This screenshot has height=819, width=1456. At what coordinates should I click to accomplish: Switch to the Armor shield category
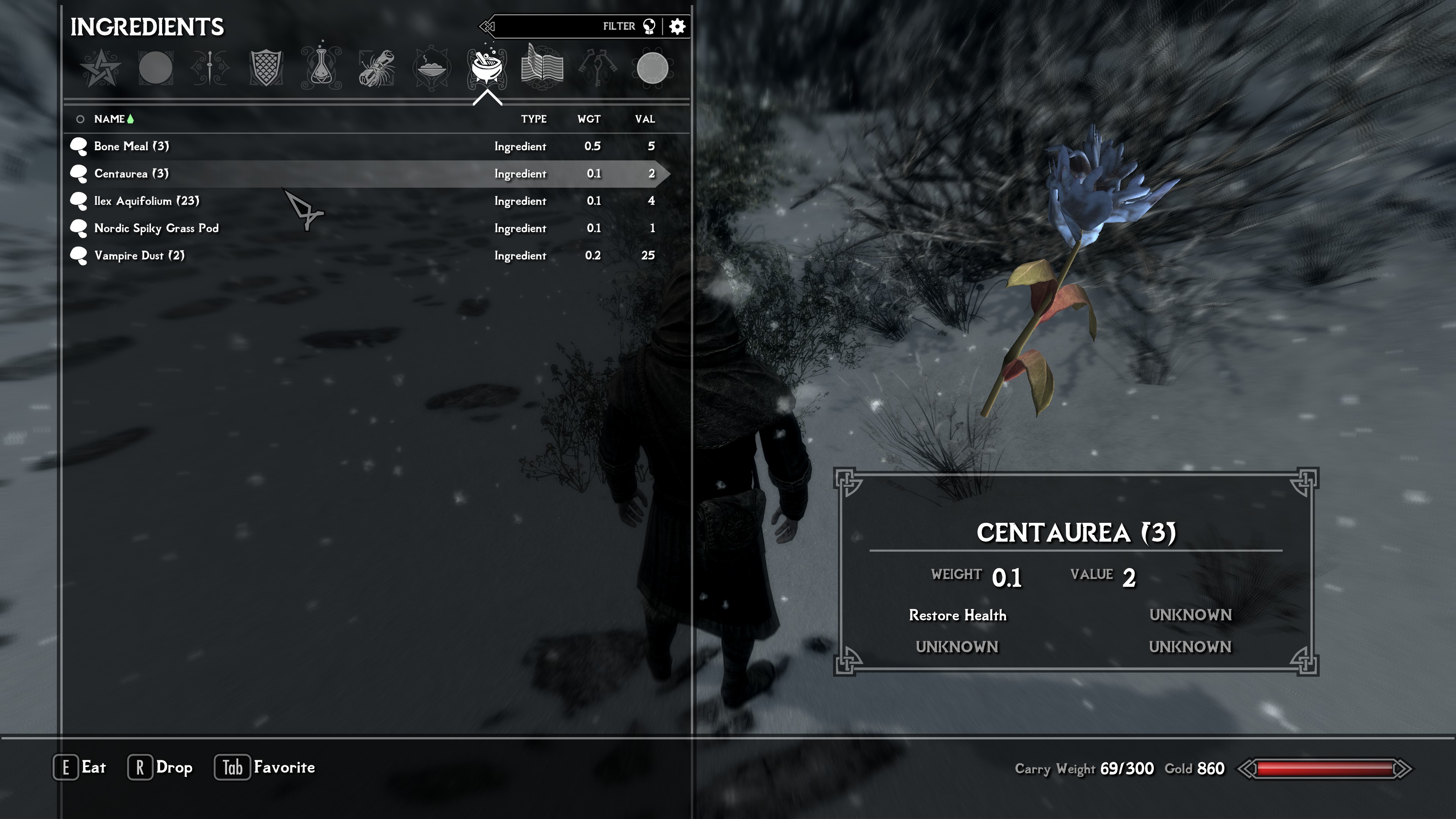click(x=266, y=68)
